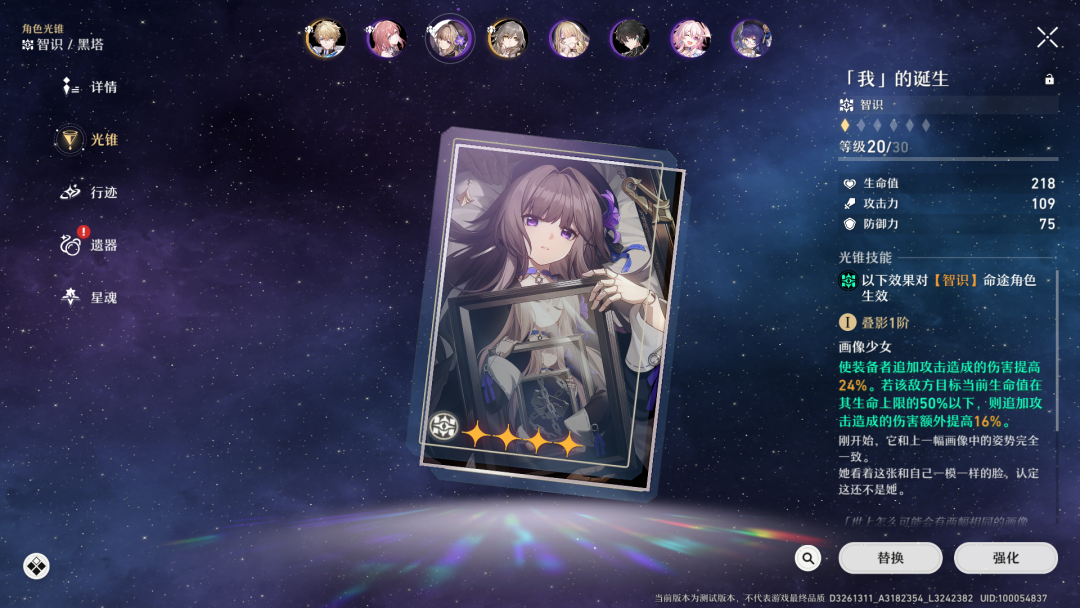Select the black-haired Dan Heng portrait
The height and width of the screenshot is (608, 1080).
(x=630, y=39)
